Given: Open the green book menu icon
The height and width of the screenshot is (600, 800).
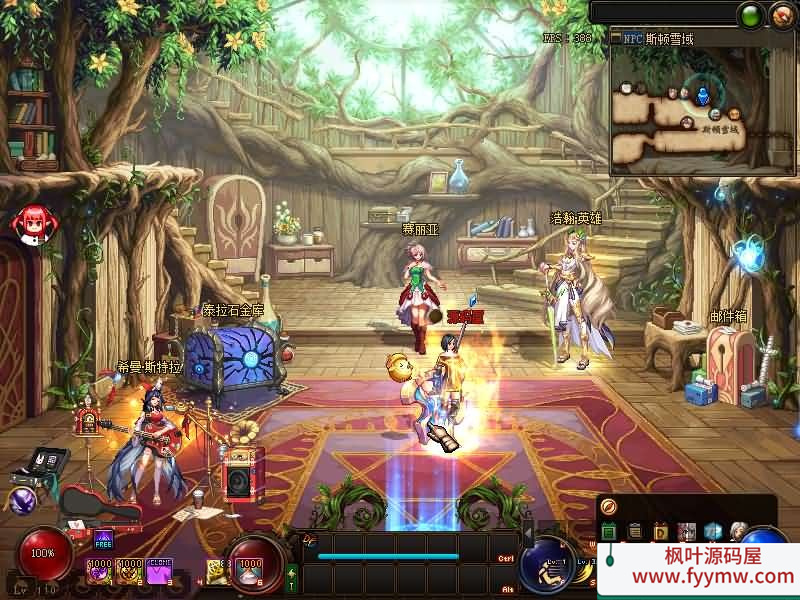Looking at the screenshot, I should (608, 531).
